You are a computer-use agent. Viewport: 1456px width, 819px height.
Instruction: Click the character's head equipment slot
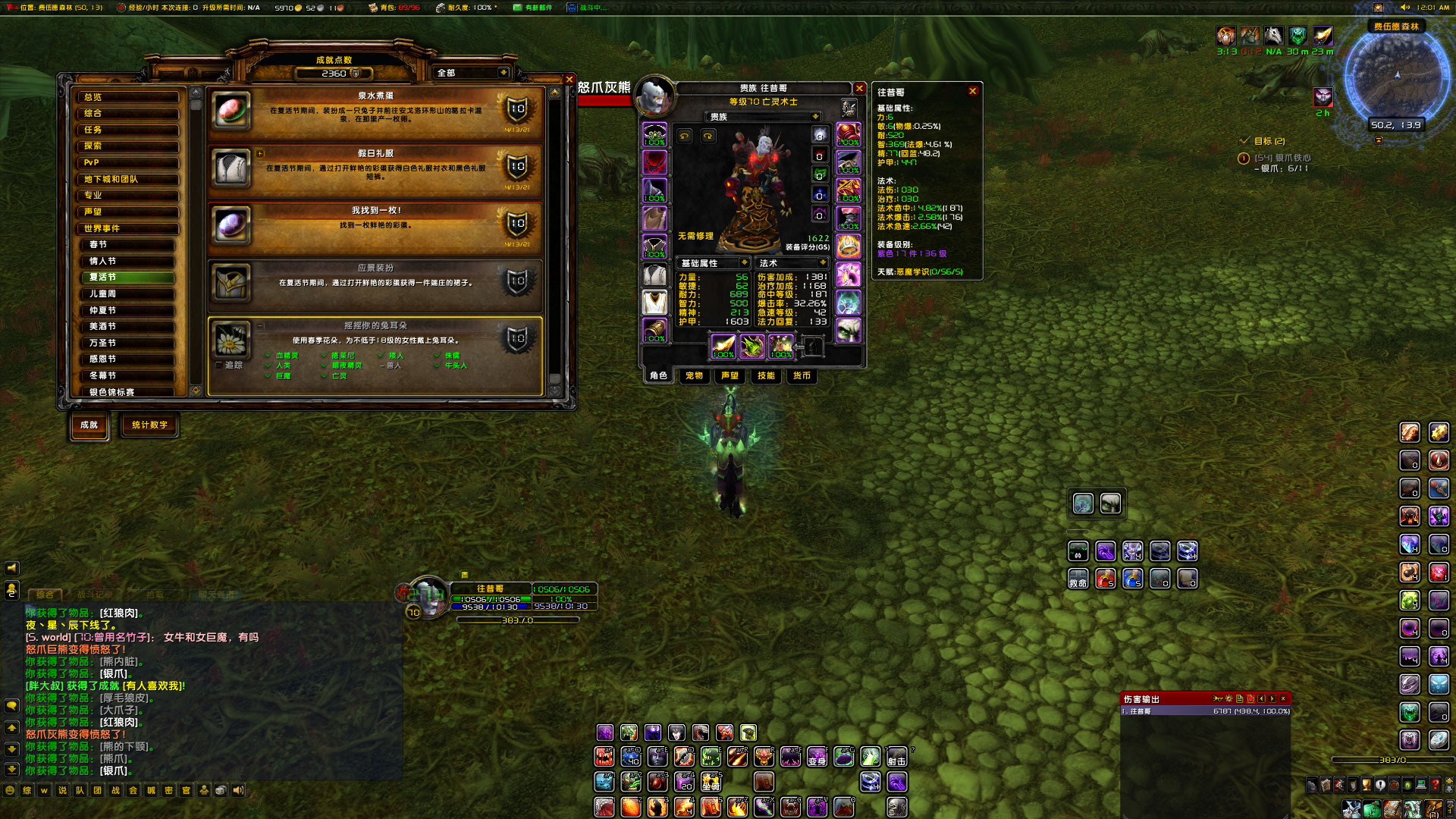click(654, 134)
